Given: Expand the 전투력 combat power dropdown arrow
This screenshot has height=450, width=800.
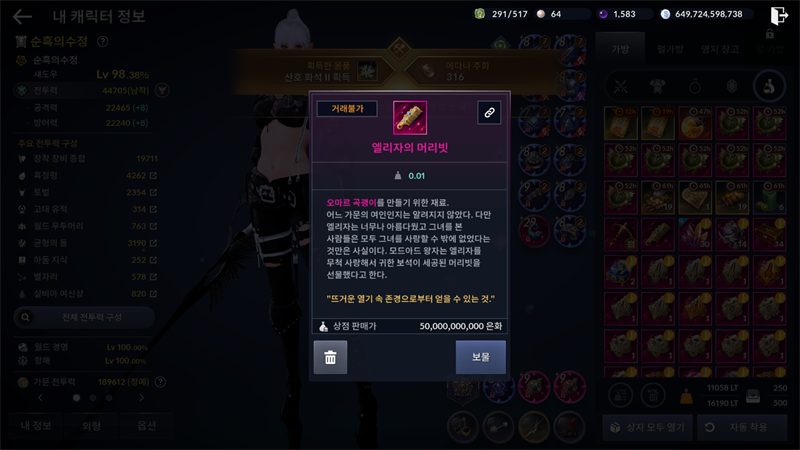Looking at the screenshot, I should (x=163, y=90).
